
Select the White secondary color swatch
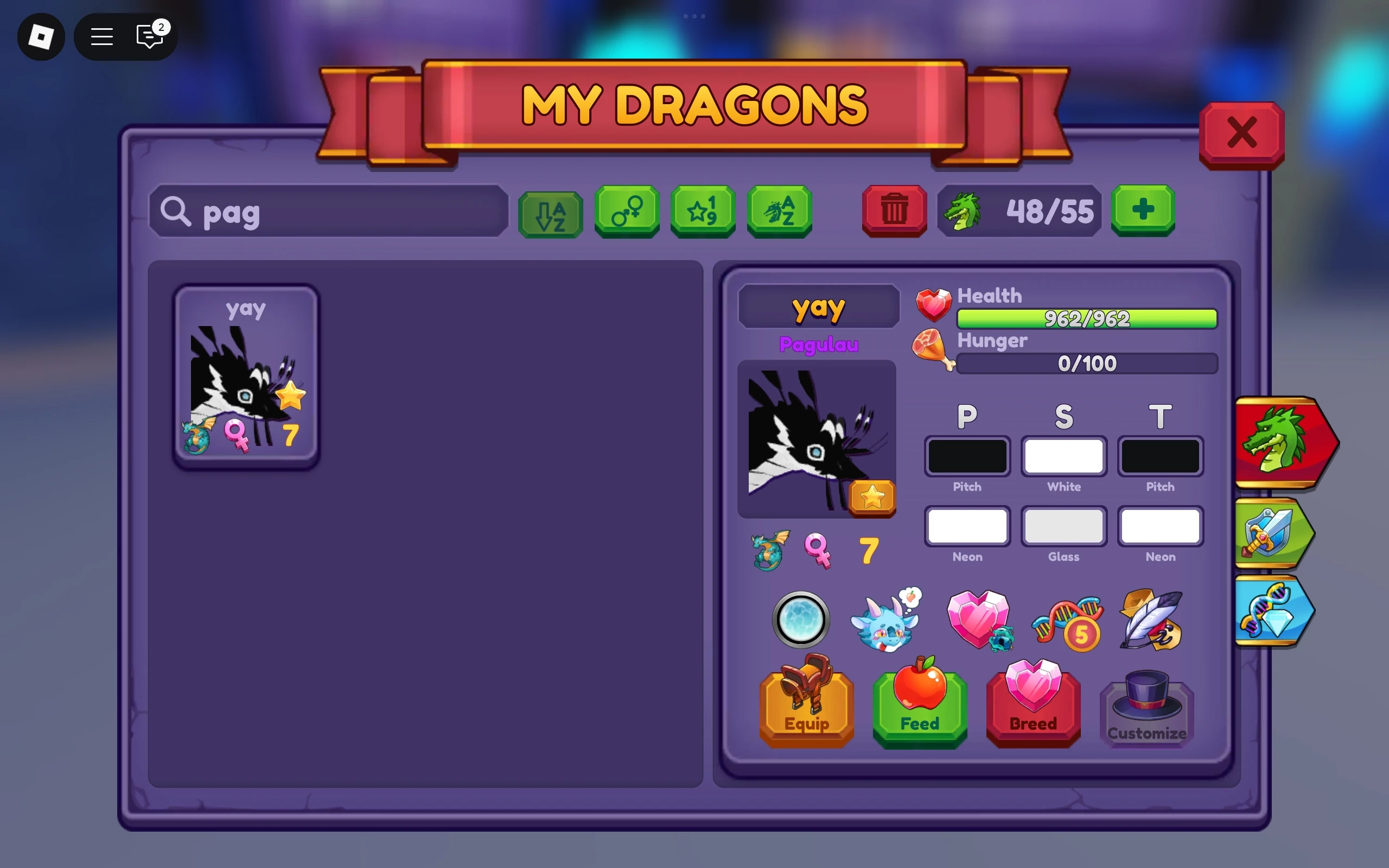1063,456
